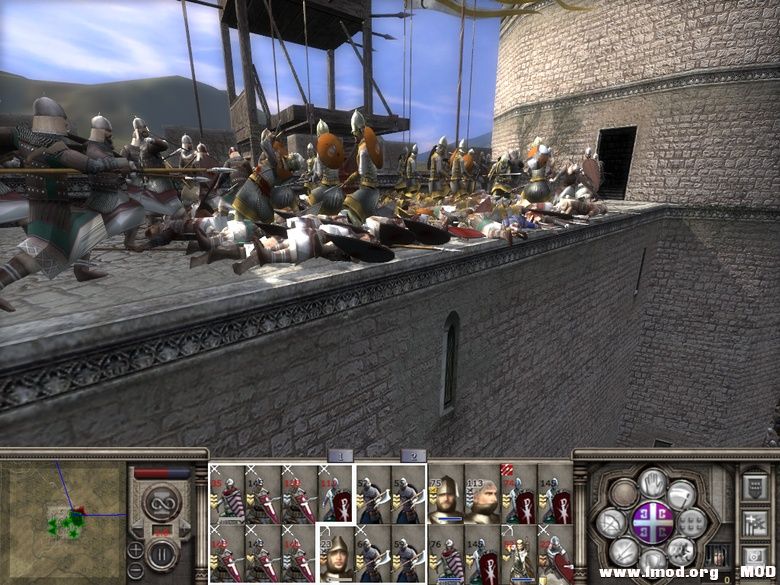Zoom out the minimap with the minus button
The image size is (780, 585).
(x=135, y=571)
